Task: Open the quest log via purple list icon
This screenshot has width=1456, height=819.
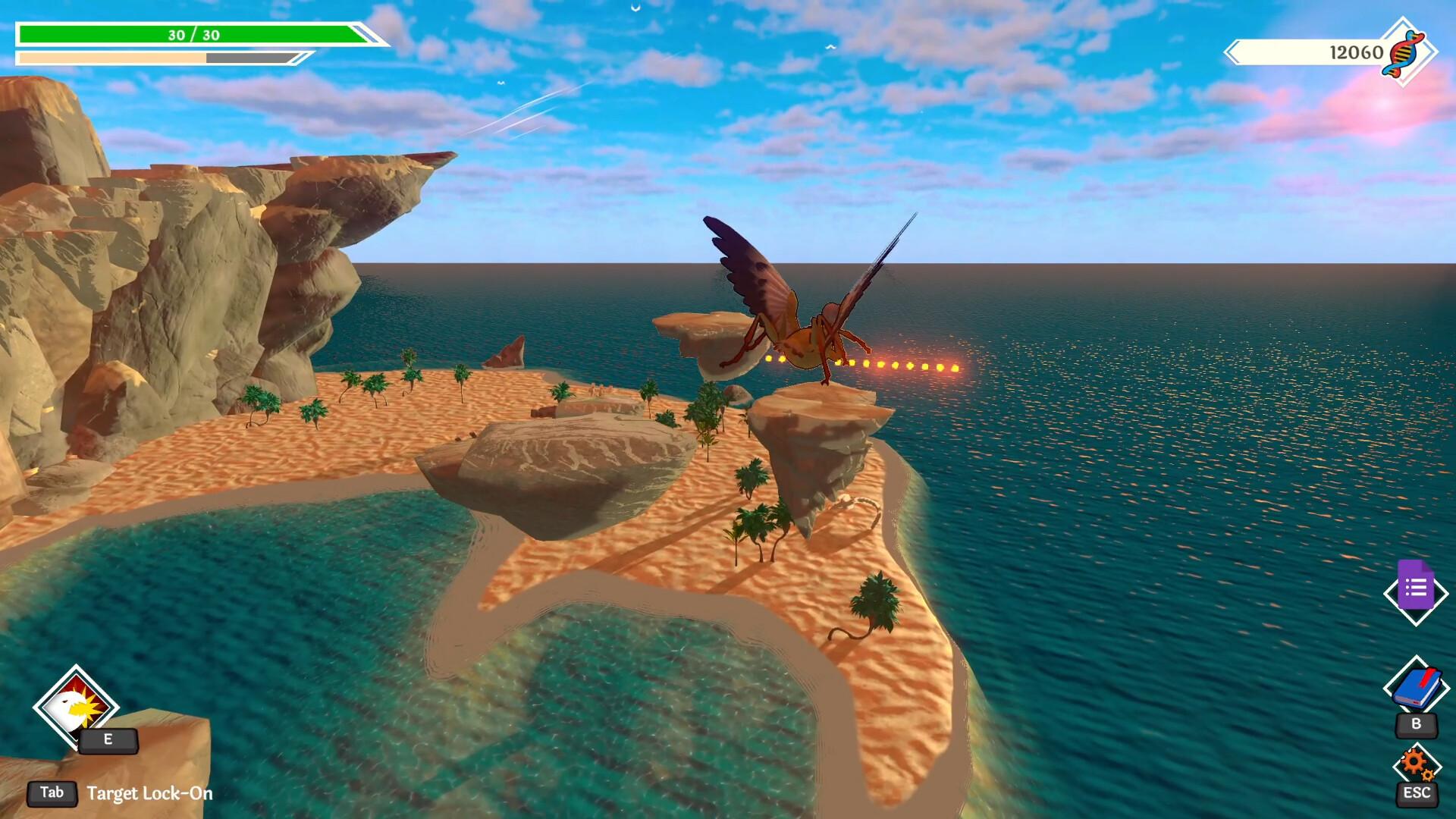Action: click(1417, 591)
